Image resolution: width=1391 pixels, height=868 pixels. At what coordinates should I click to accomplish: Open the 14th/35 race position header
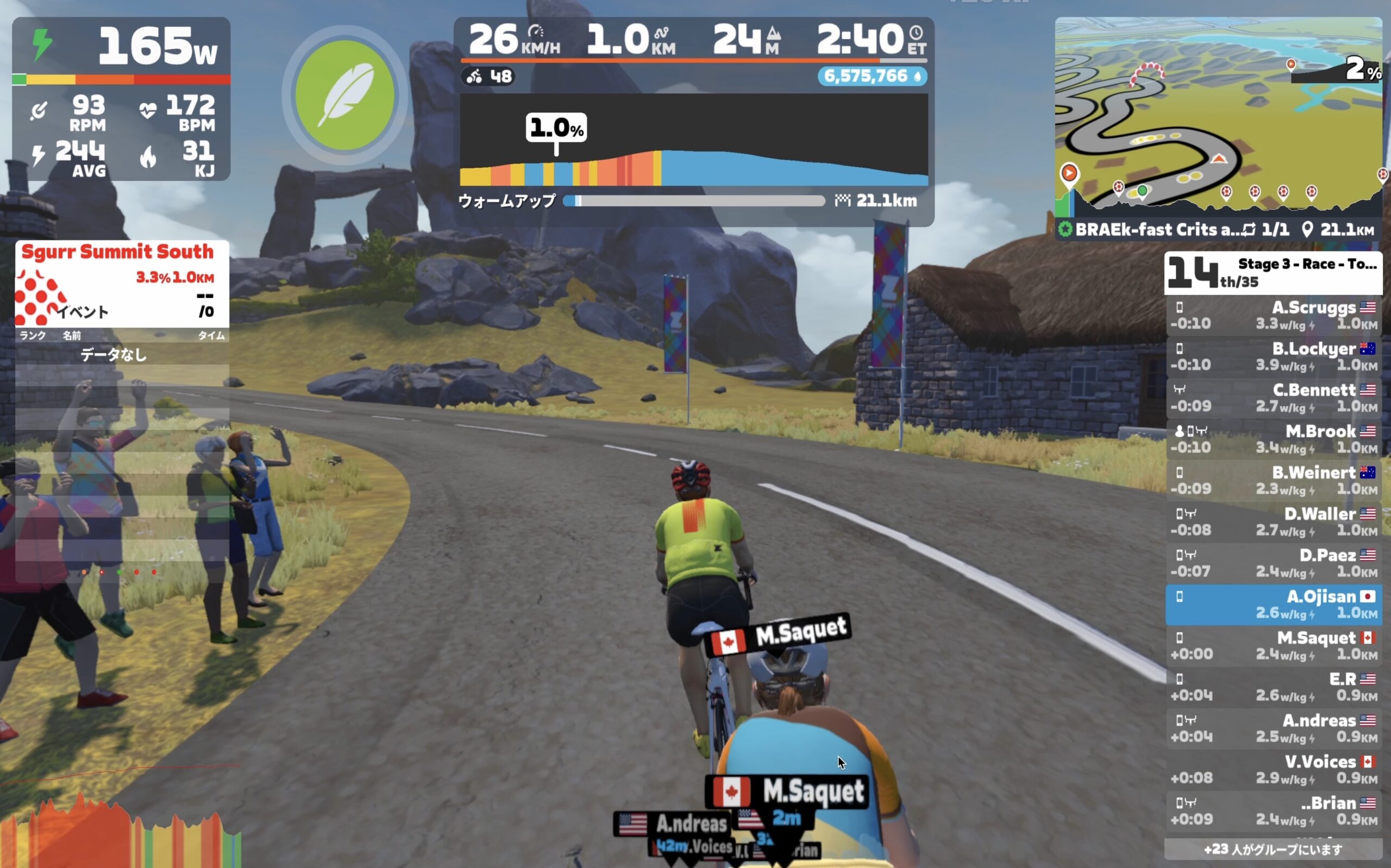tap(1273, 273)
